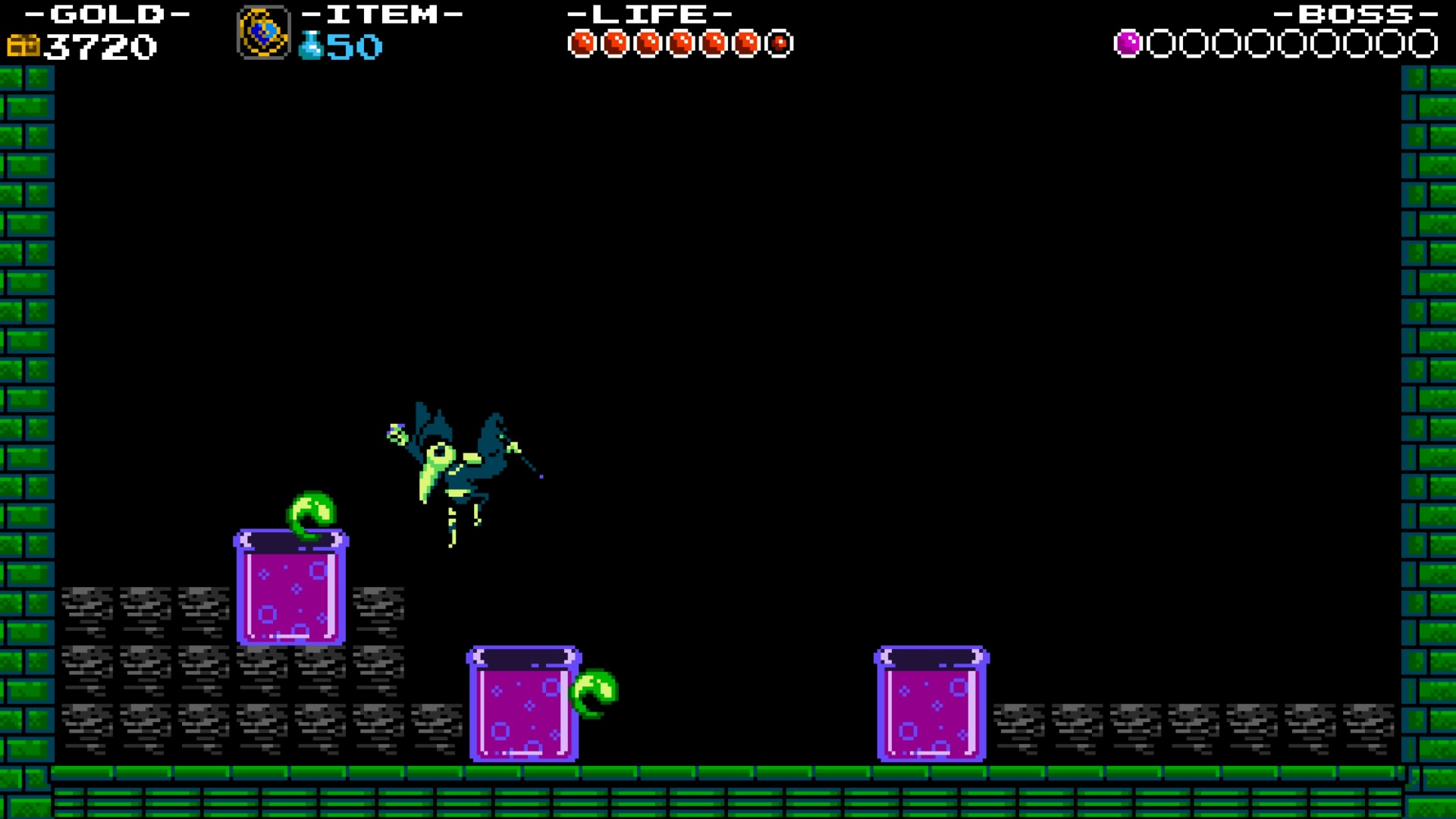Click the GOLD label text
This screenshot has width=1456, height=819.
(x=106, y=14)
